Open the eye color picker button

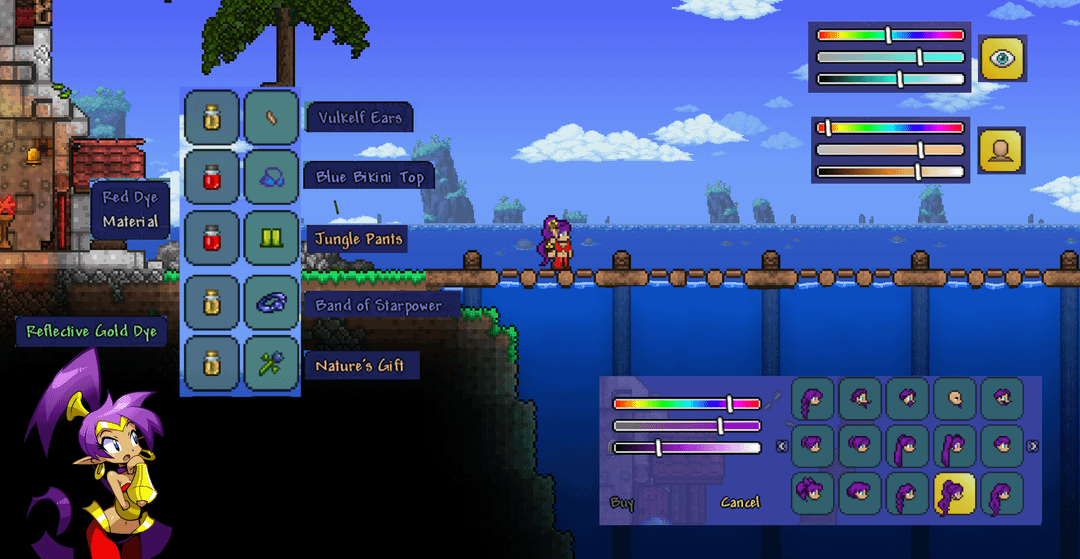(1001, 59)
